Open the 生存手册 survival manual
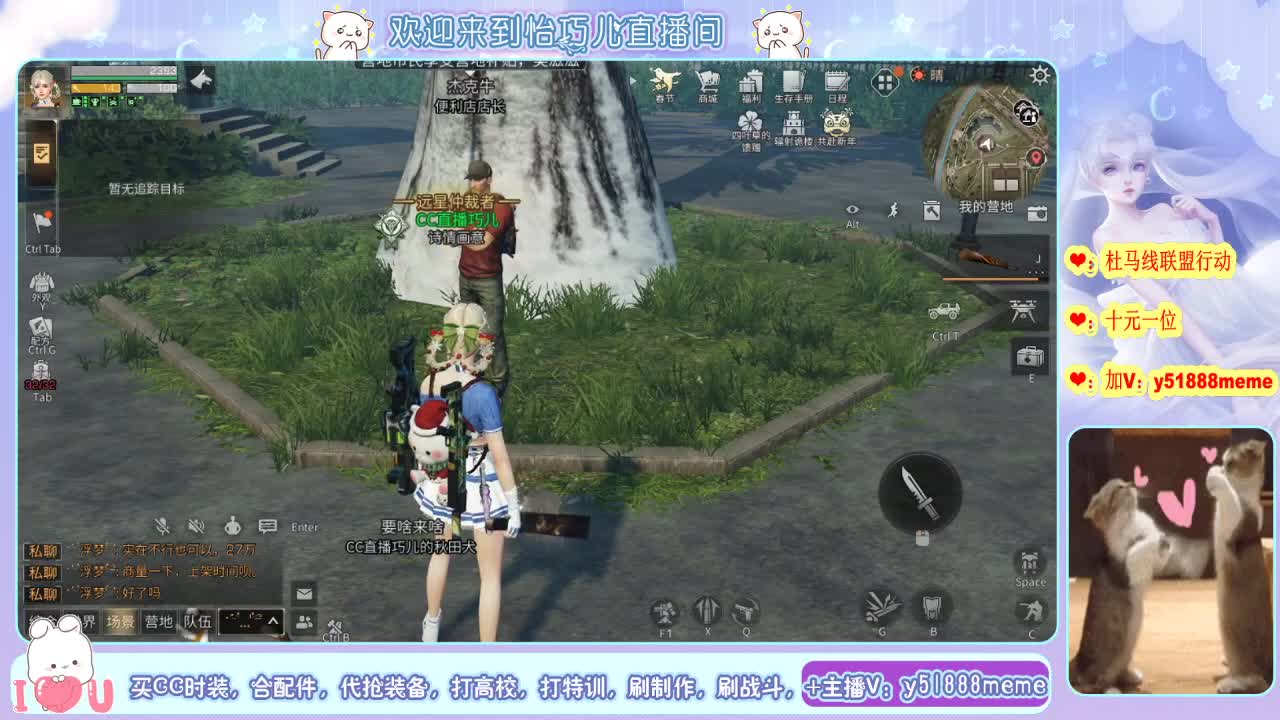The width and height of the screenshot is (1280, 720). point(792,83)
